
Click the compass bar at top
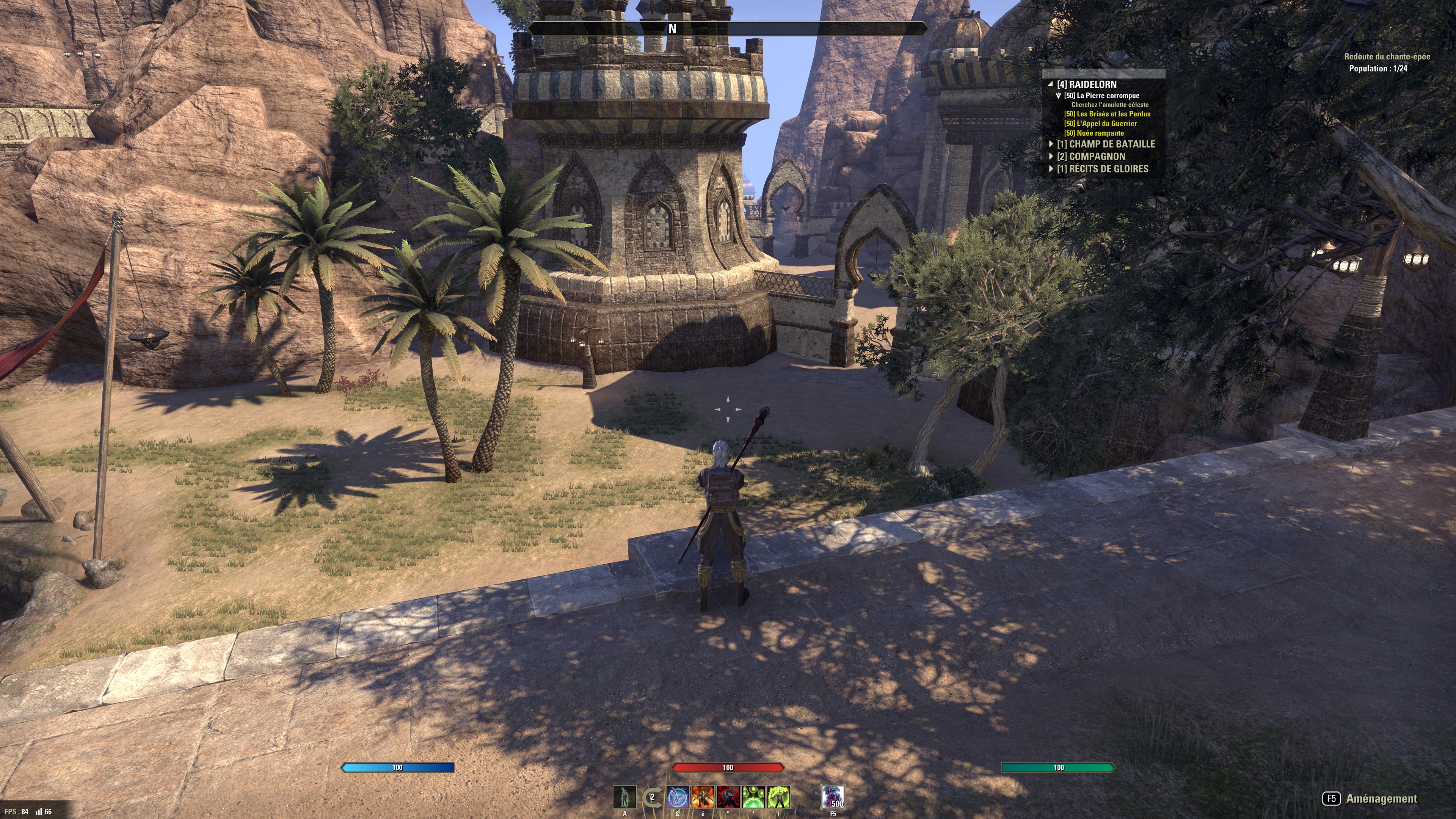(728, 28)
